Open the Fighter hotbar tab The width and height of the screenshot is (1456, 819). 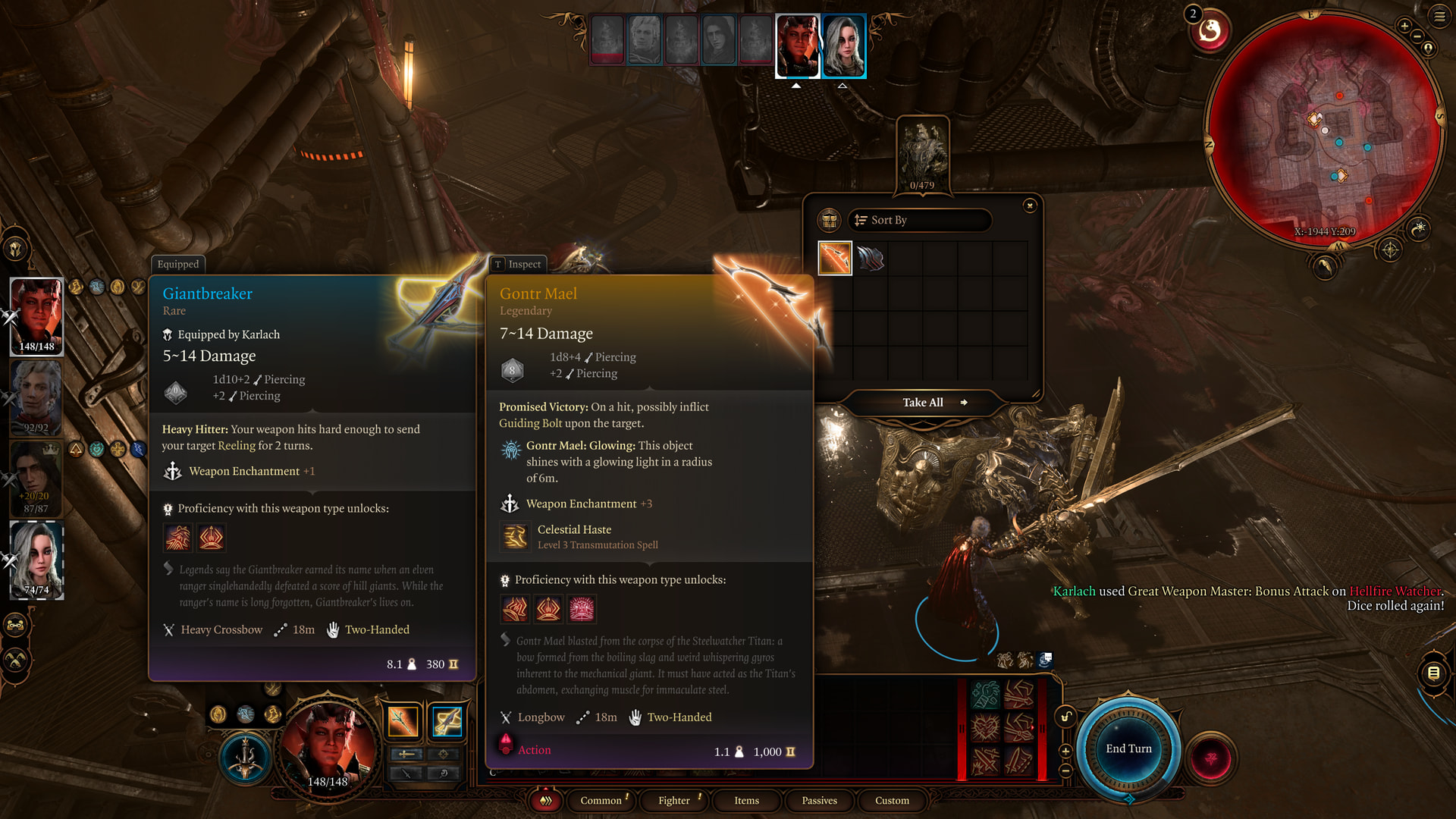point(673,801)
